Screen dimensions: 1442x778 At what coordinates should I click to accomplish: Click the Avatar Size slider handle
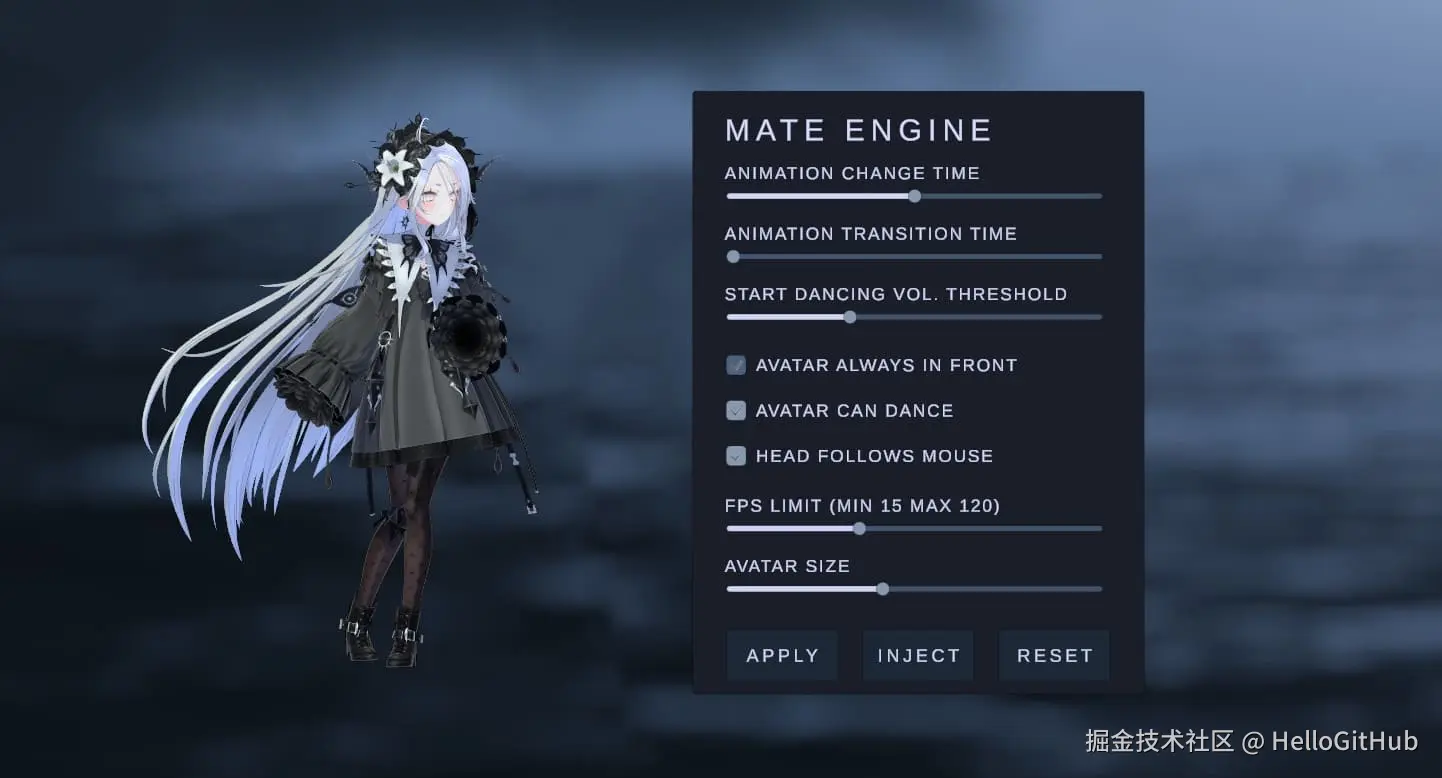(x=882, y=589)
